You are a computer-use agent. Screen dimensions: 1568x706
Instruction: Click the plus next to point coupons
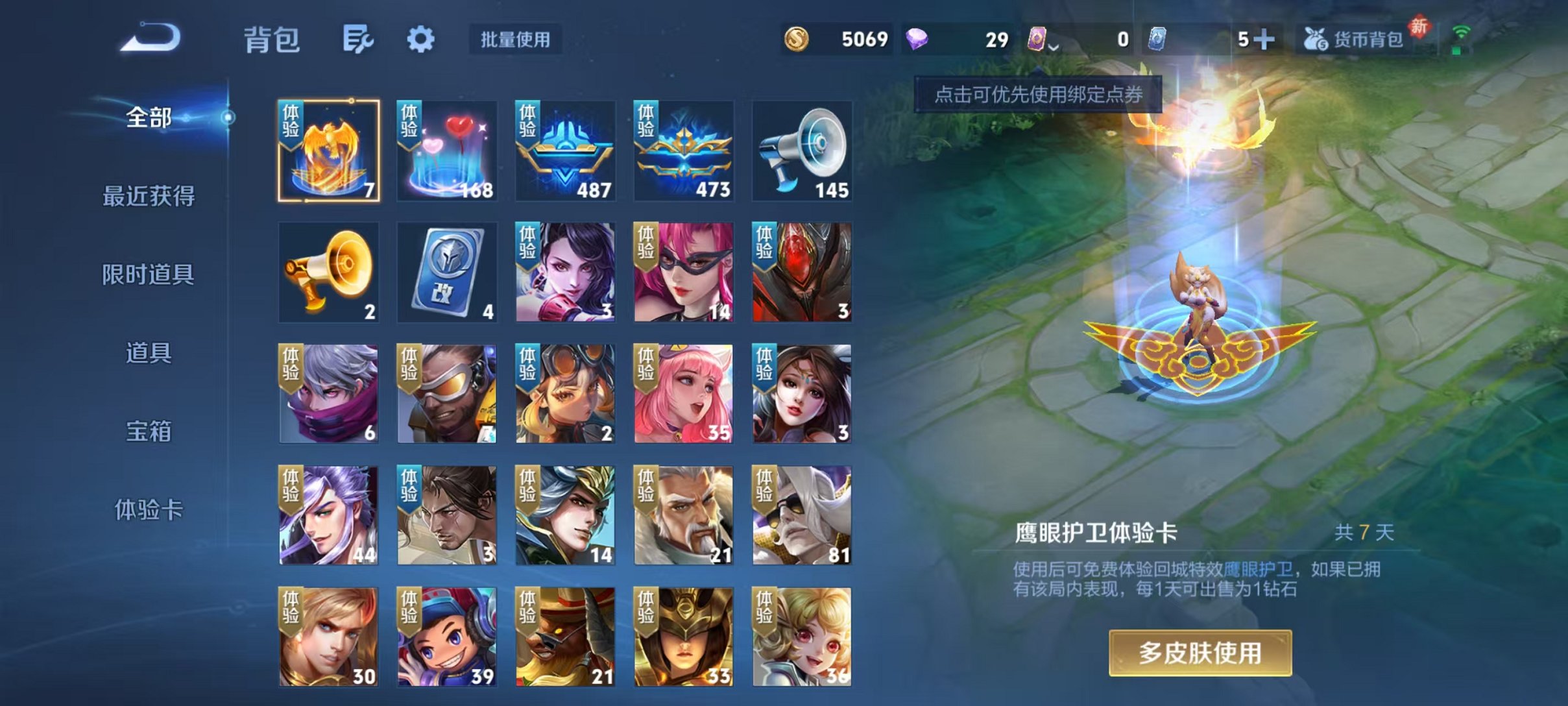click(x=1264, y=40)
